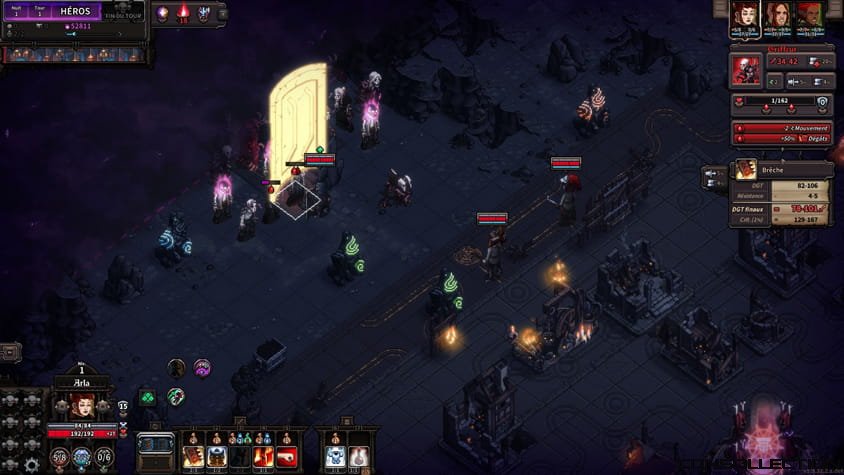The height and width of the screenshot is (475, 844).
Task: Click the Brèche skill icon in the tooltip
Action: click(x=746, y=170)
